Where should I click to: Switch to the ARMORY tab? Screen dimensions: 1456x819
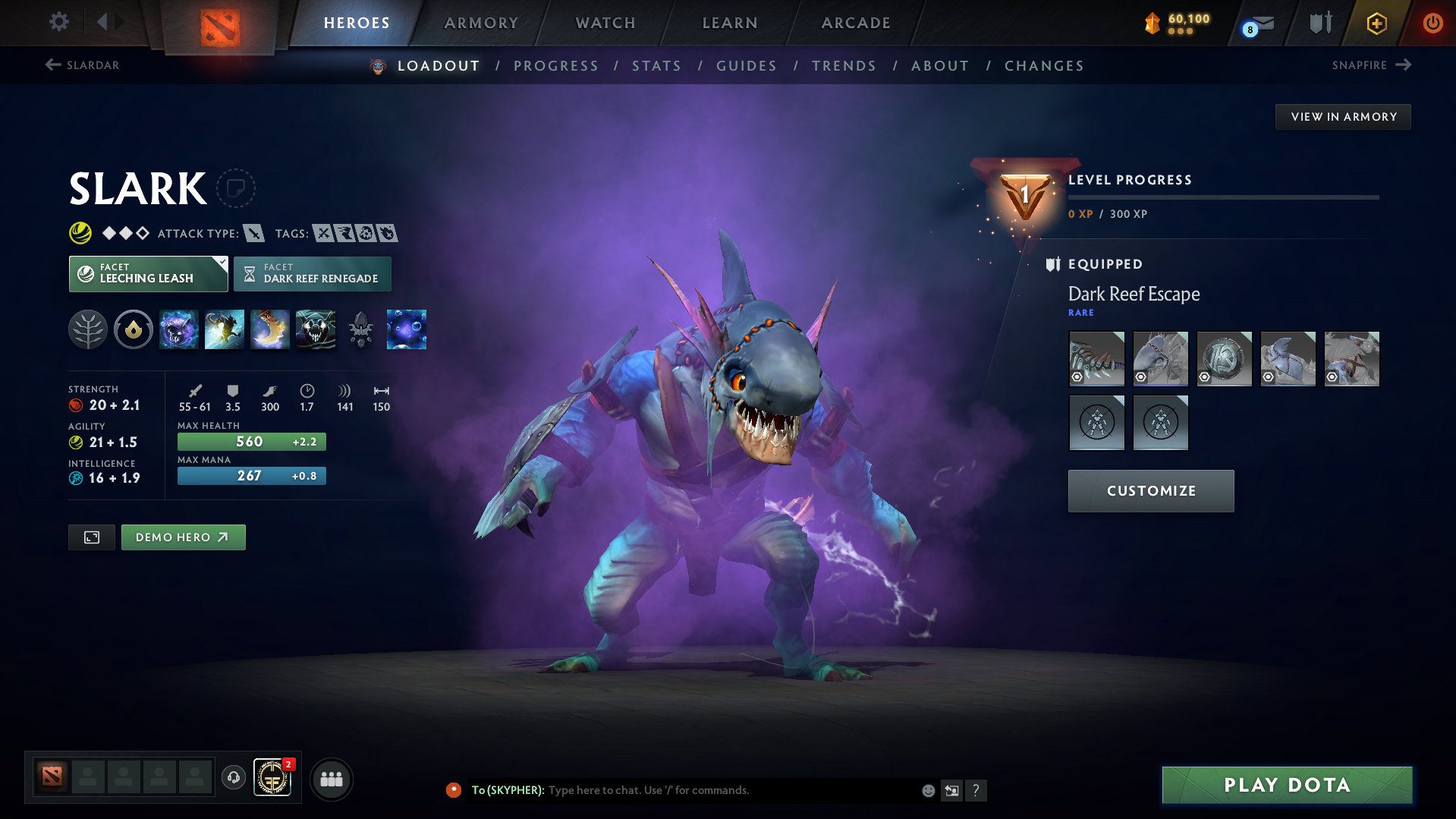click(x=481, y=23)
